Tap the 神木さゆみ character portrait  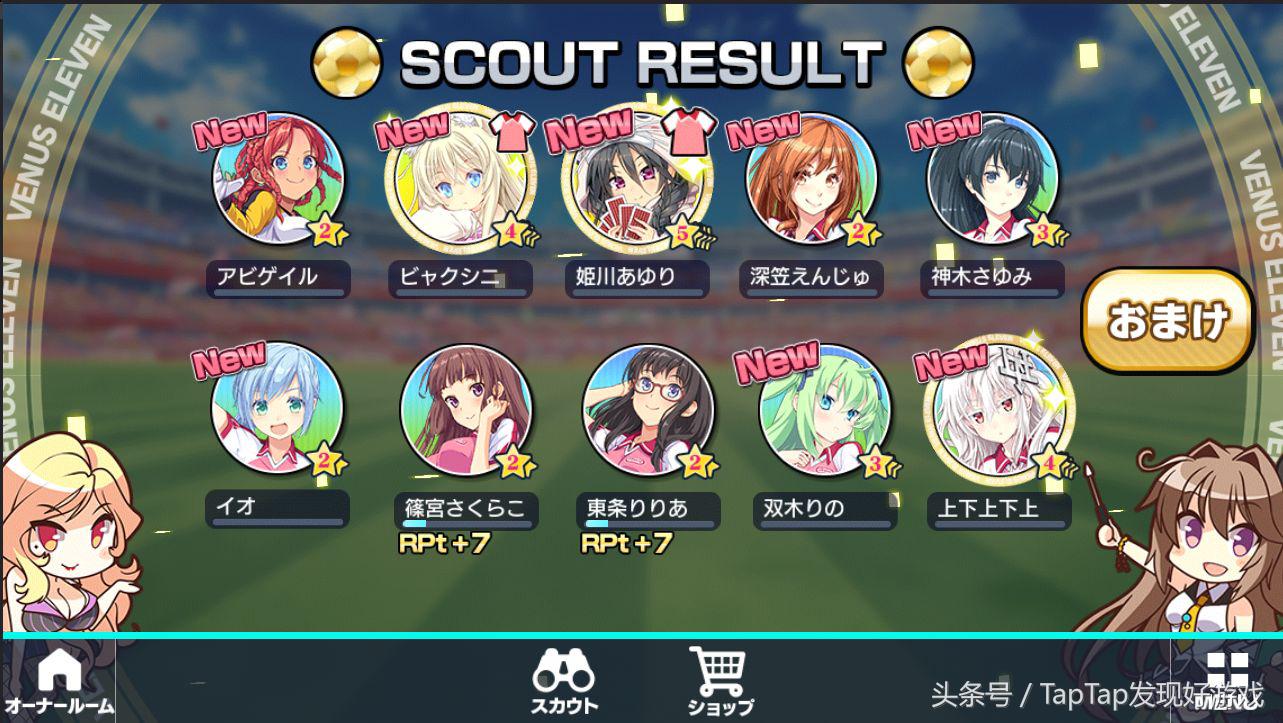click(991, 180)
